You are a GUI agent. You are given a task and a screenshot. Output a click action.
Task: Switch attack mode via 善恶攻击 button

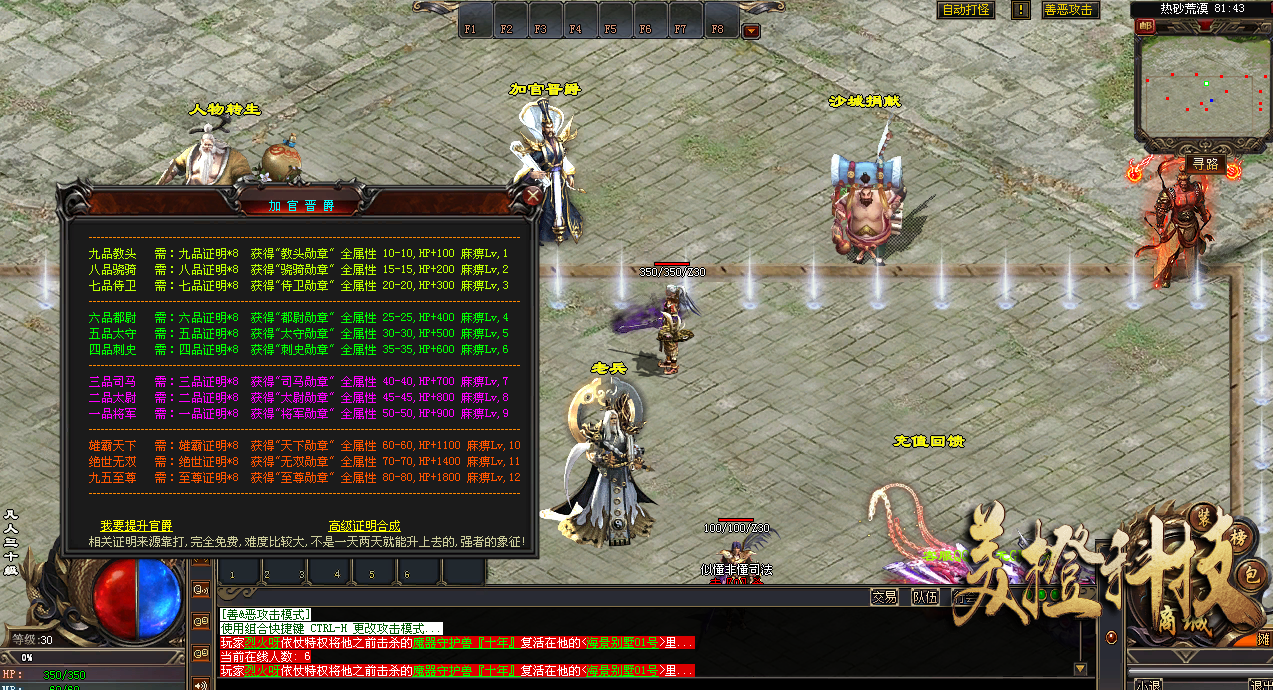coord(1069,10)
